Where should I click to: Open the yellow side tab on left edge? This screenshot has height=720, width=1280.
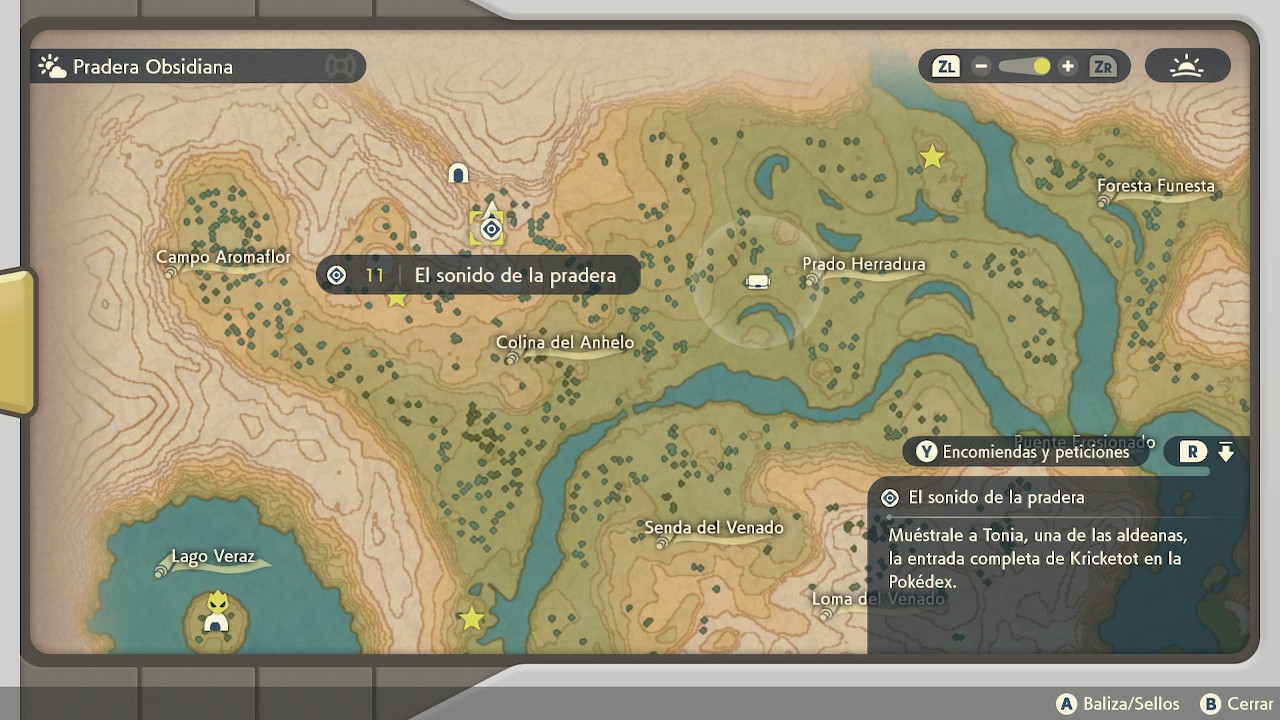(x=17, y=342)
